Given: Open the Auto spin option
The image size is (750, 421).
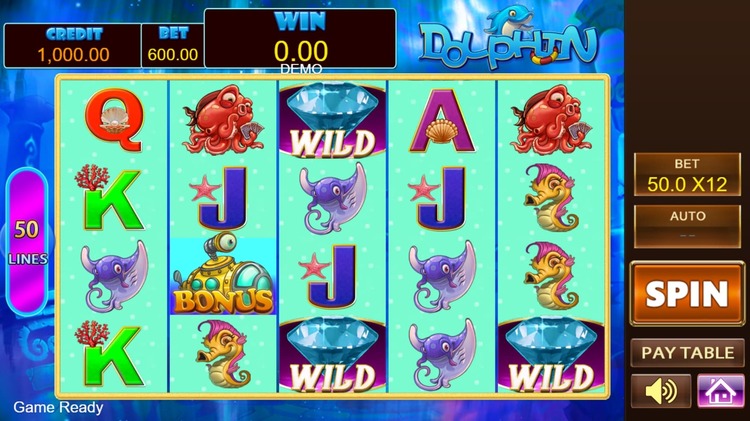Looking at the screenshot, I should pos(686,225).
